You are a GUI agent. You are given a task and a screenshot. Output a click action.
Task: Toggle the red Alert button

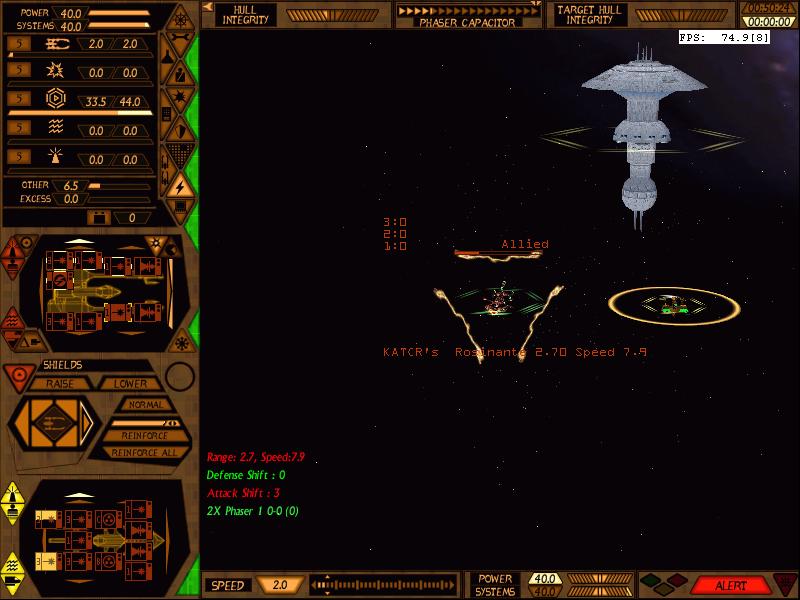pyautogui.click(x=730, y=586)
